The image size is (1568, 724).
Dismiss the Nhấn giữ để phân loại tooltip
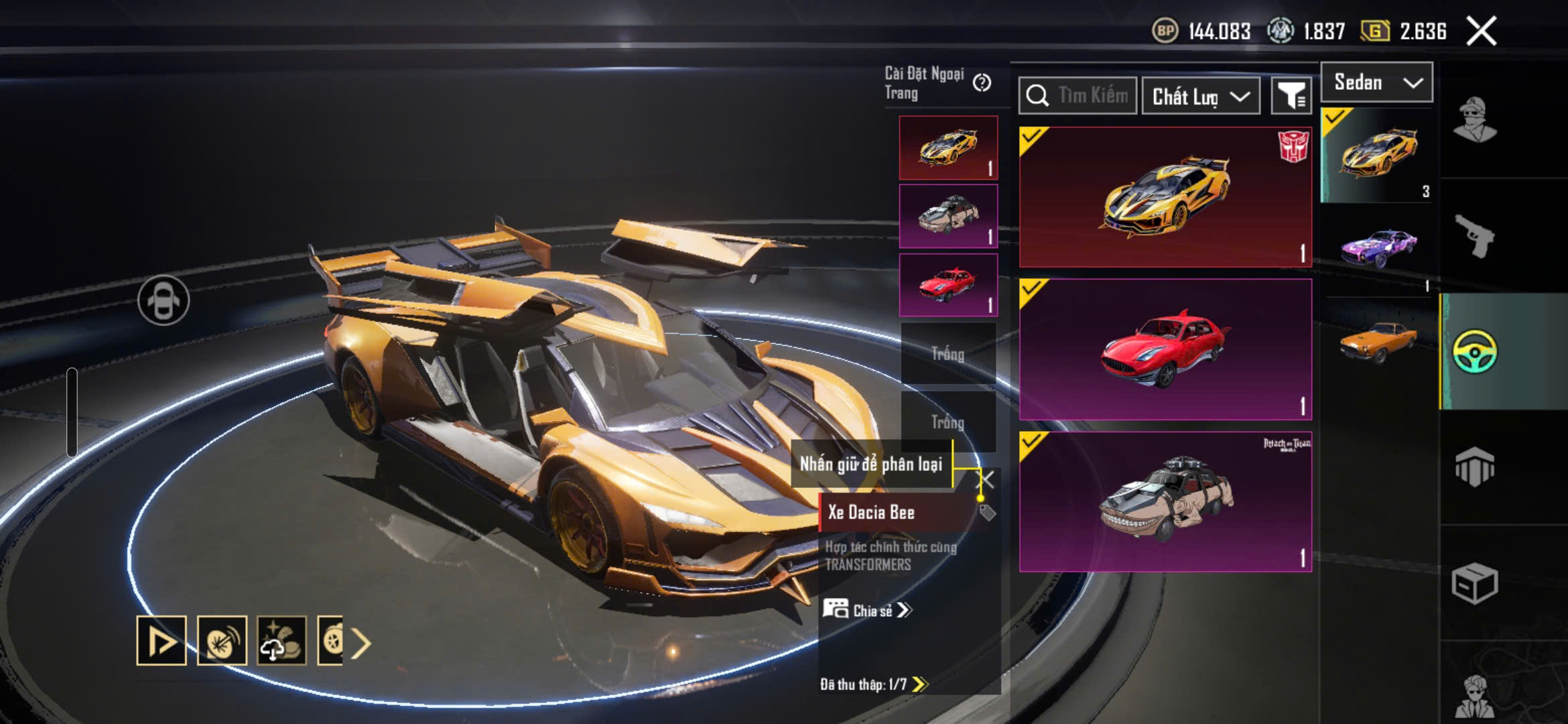click(x=986, y=479)
